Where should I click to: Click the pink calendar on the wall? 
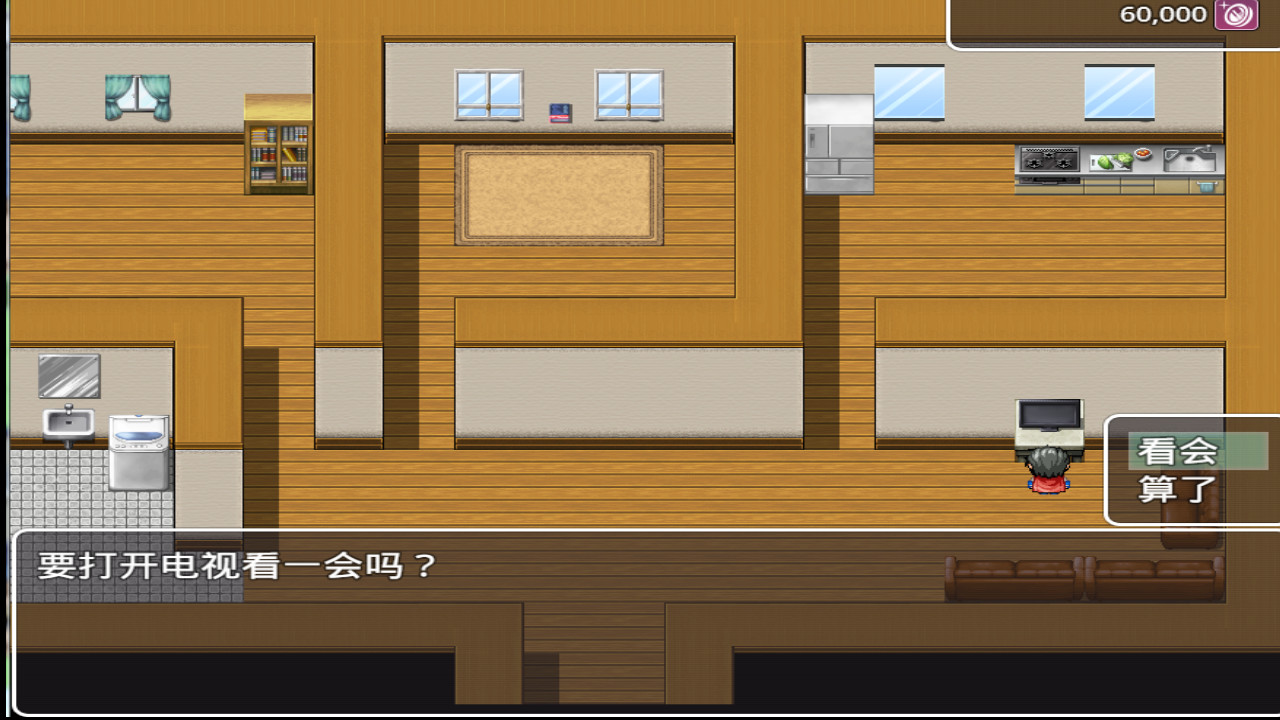(560, 115)
